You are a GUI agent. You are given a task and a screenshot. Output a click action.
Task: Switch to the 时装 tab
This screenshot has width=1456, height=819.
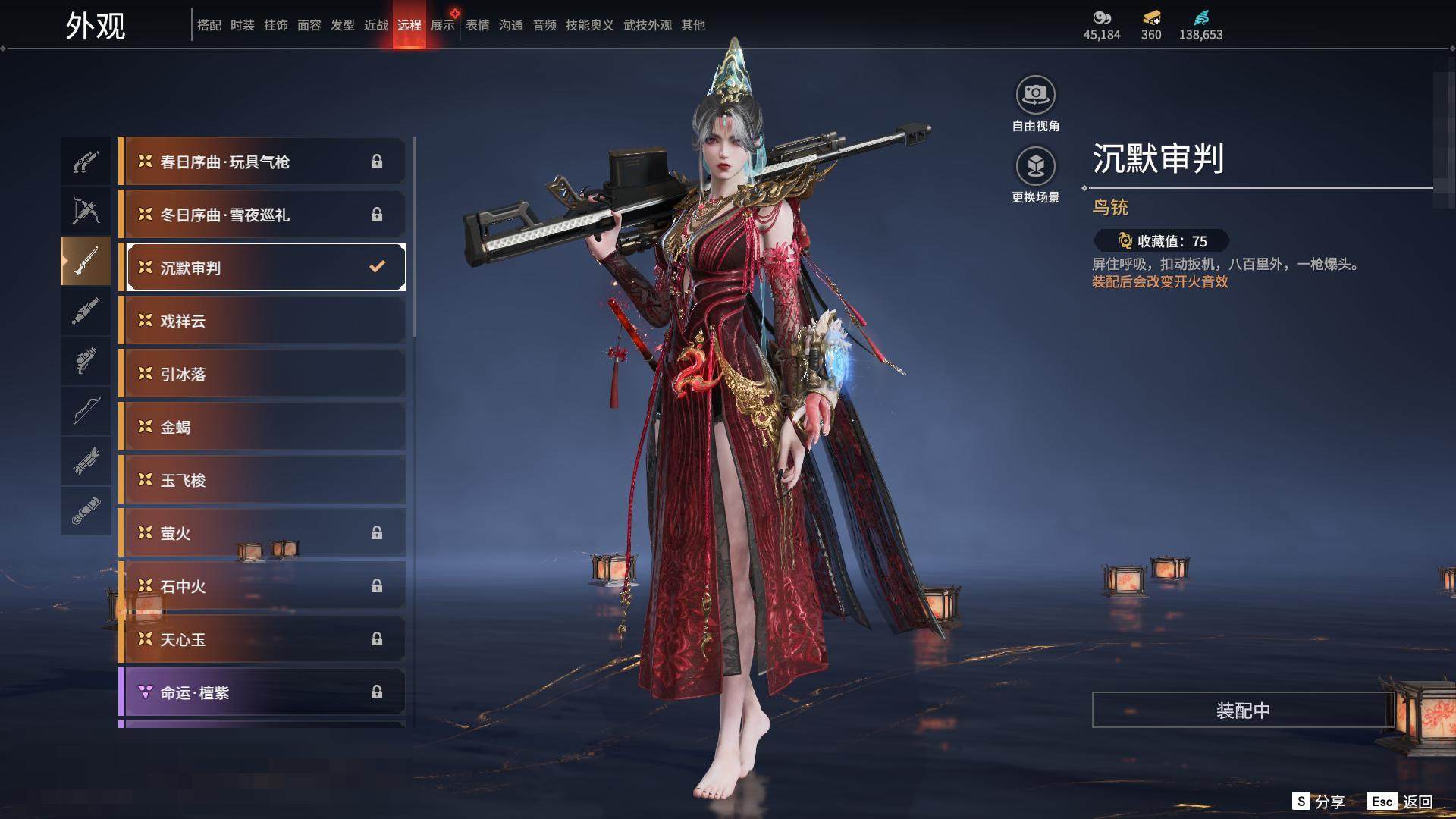tap(243, 25)
